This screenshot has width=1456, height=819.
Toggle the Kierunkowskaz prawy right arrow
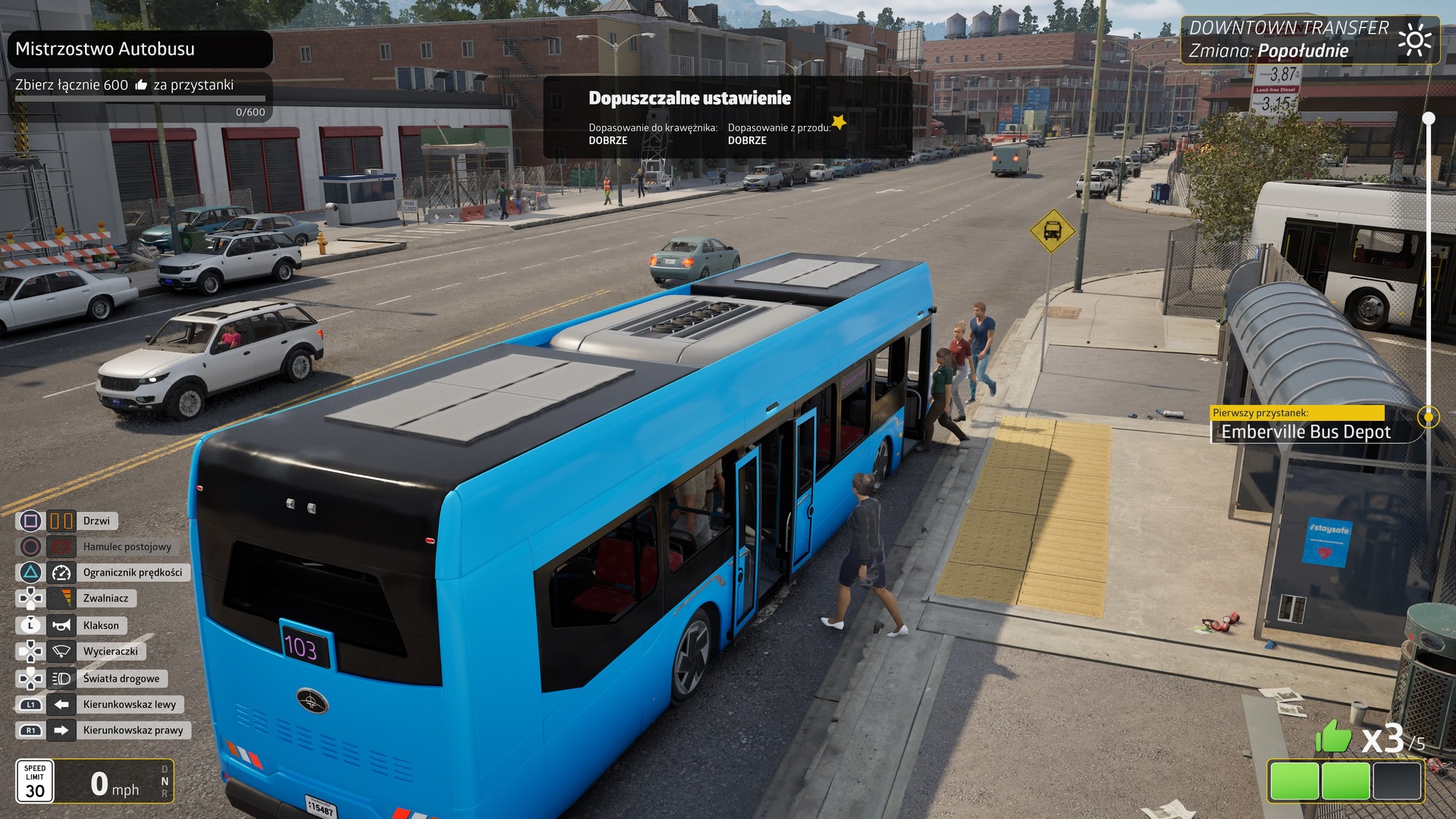pyautogui.click(x=60, y=730)
